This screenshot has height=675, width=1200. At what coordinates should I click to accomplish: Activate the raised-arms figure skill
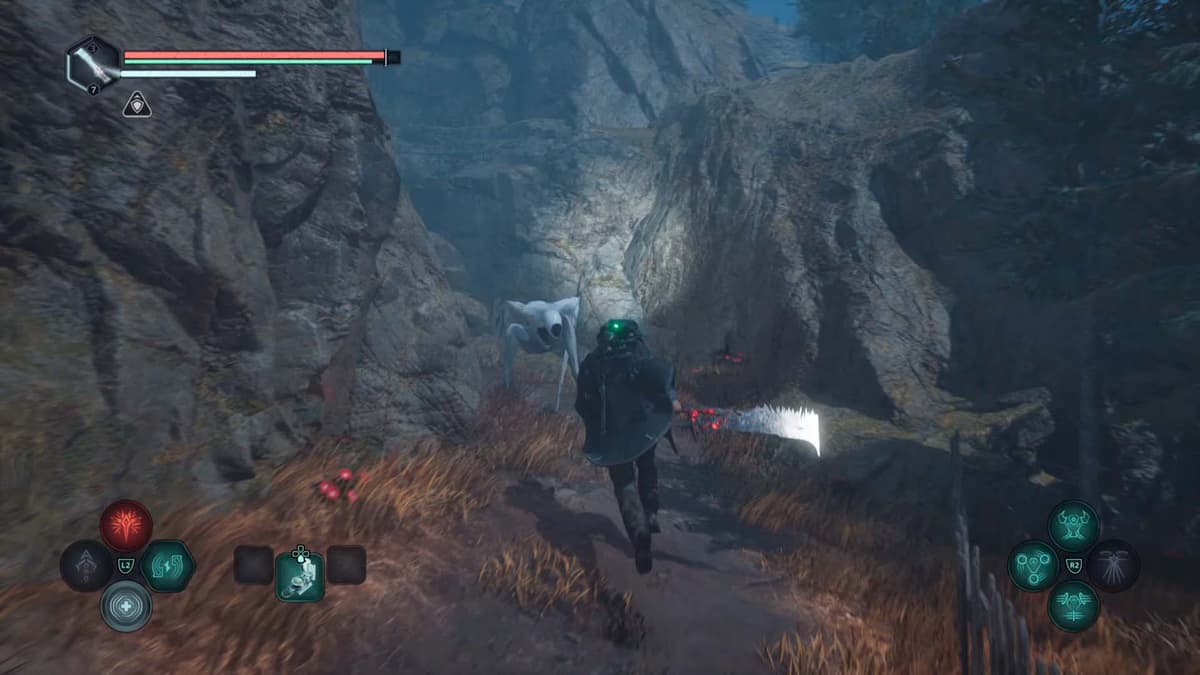[x=1074, y=526]
